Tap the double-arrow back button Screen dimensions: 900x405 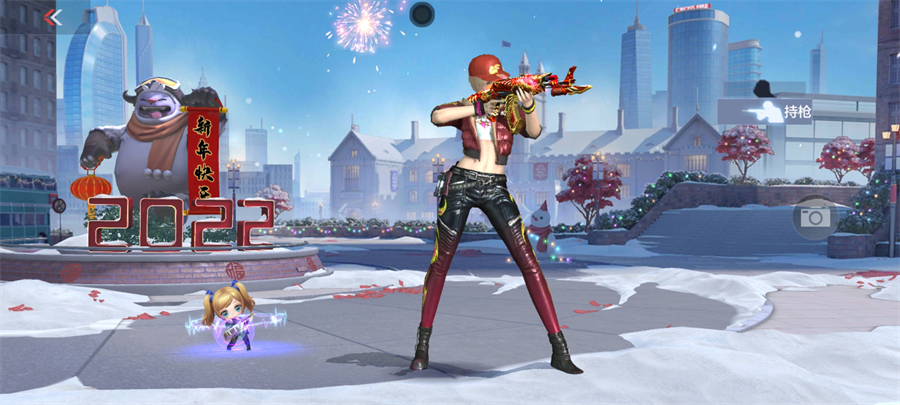tap(54, 17)
